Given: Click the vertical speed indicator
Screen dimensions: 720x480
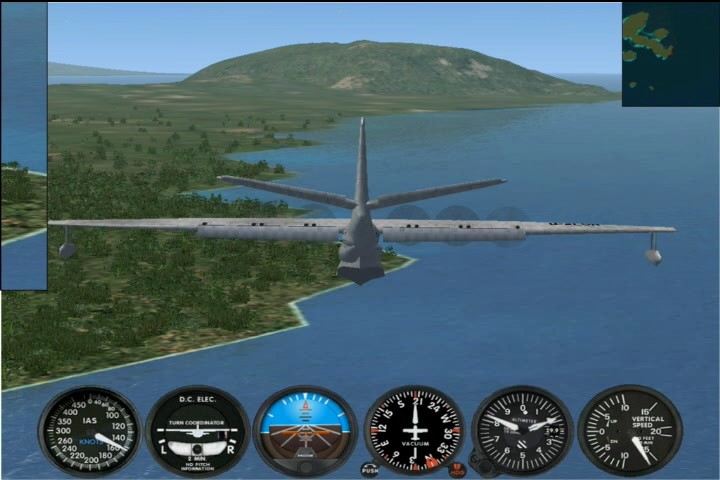Looking at the screenshot, I should [630, 431].
